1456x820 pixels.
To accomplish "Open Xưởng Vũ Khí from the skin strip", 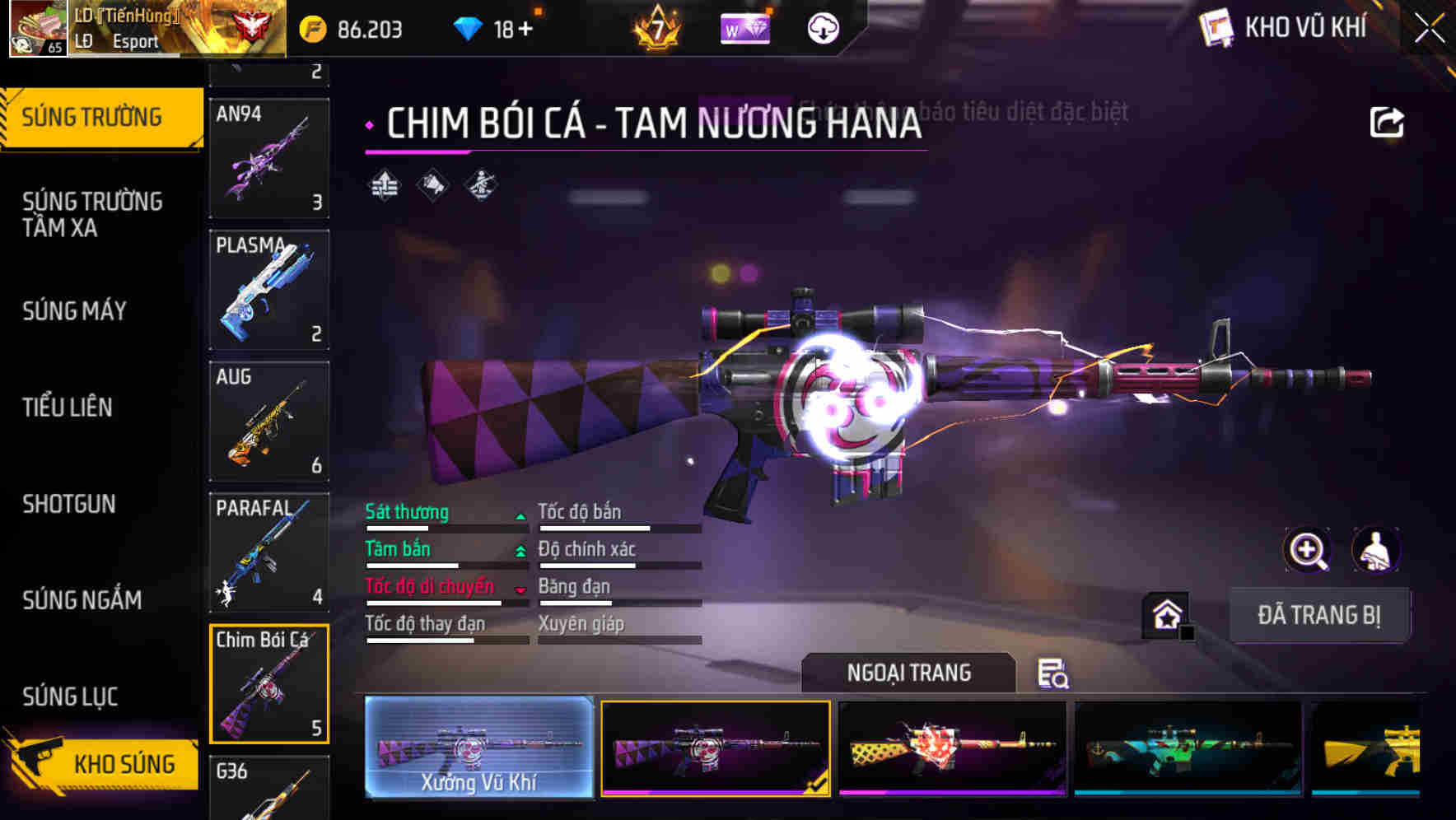I will [x=478, y=749].
